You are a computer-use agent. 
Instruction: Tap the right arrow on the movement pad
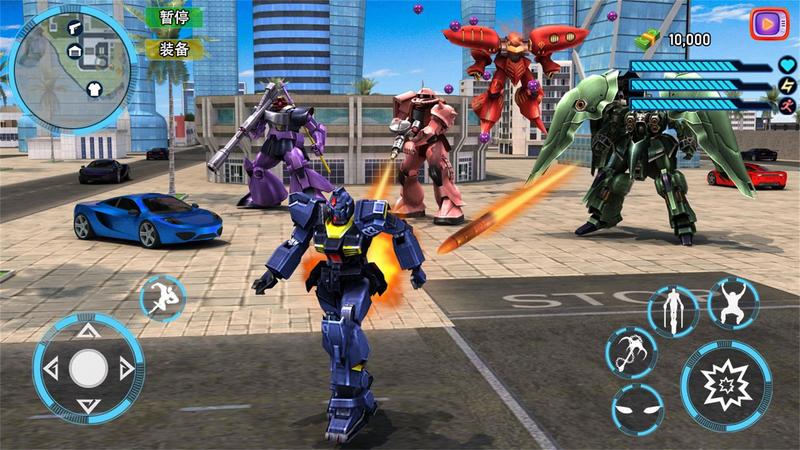coord(128,369)
